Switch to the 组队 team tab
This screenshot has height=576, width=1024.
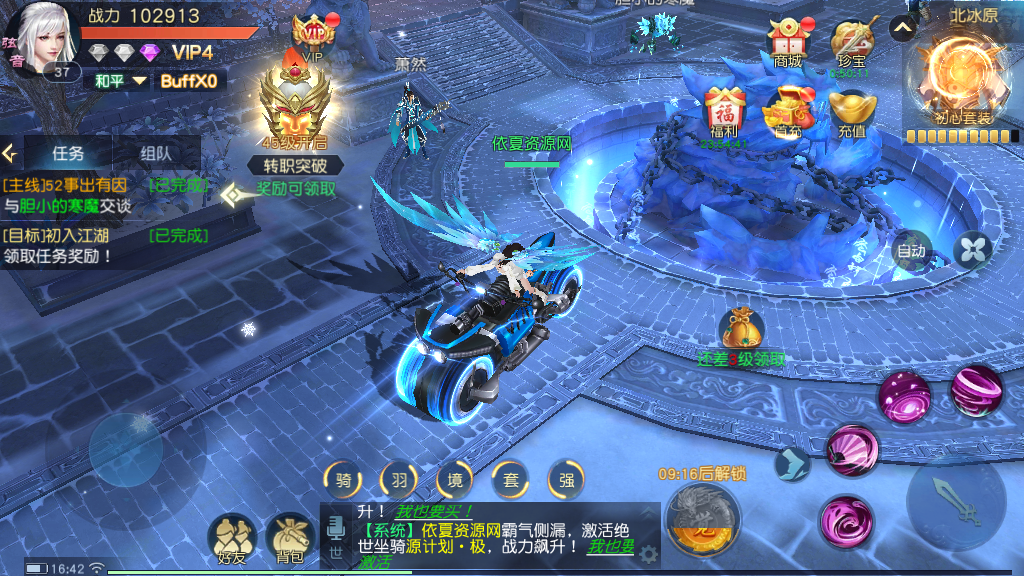[x=155, y=154]
